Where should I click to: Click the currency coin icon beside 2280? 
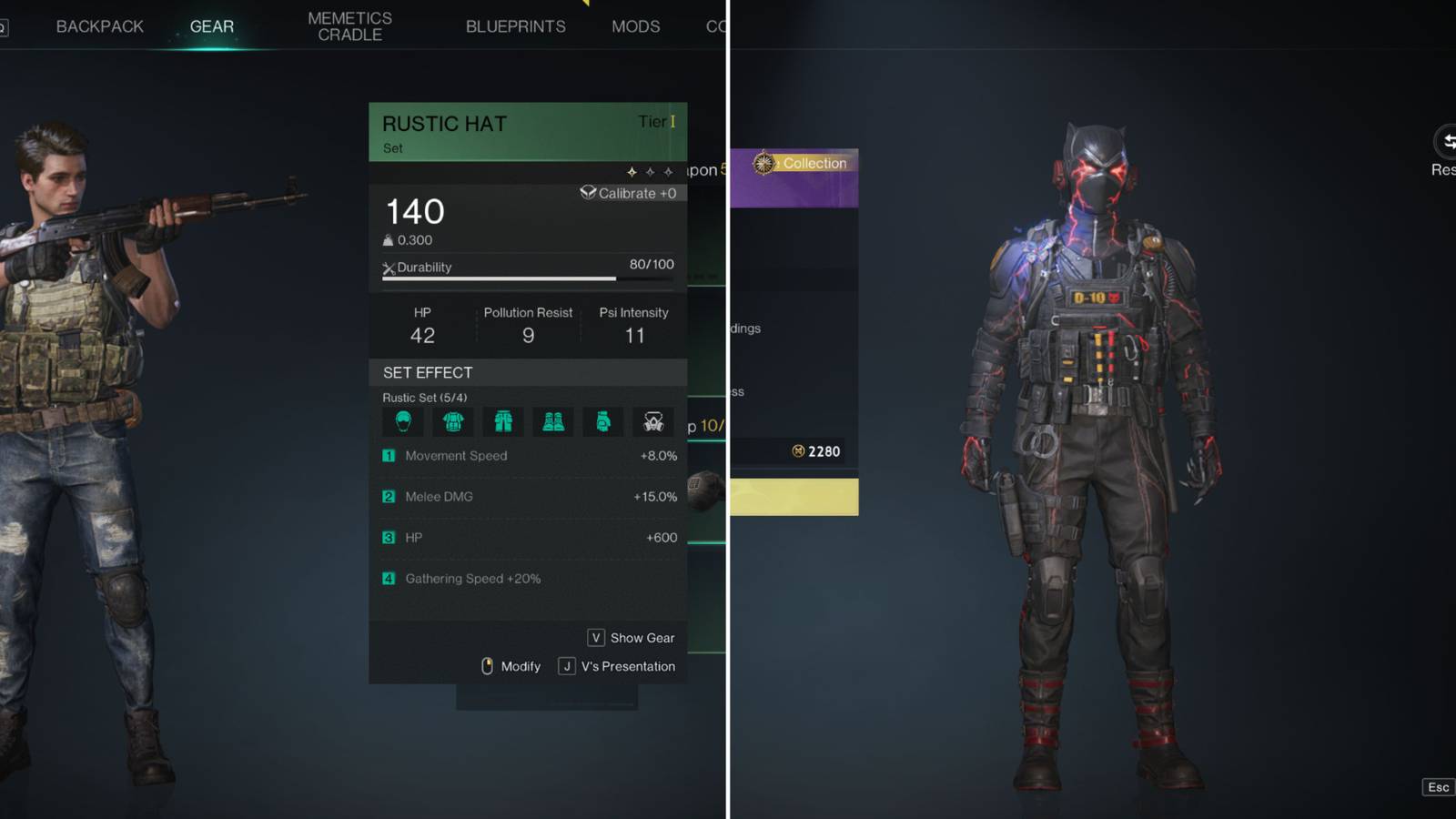796,451
